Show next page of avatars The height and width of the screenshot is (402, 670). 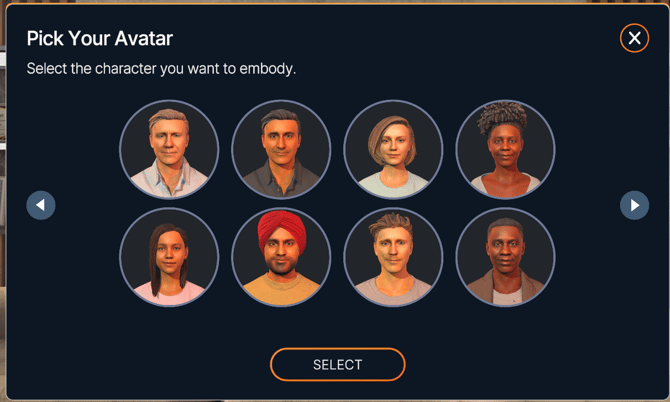point(634,205)
